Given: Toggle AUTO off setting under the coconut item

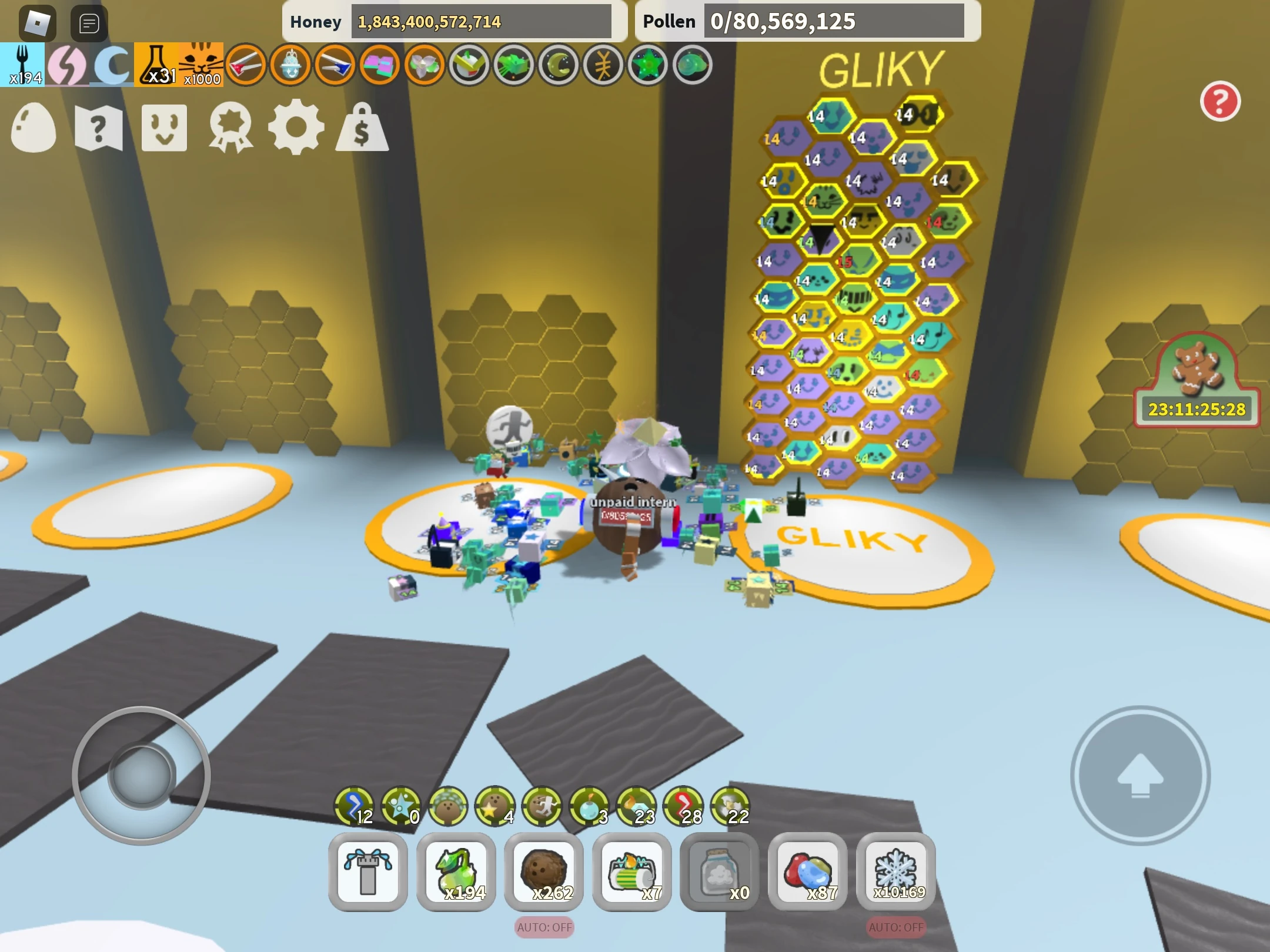Looking at the screenshot, I should (x=544, y=927).
